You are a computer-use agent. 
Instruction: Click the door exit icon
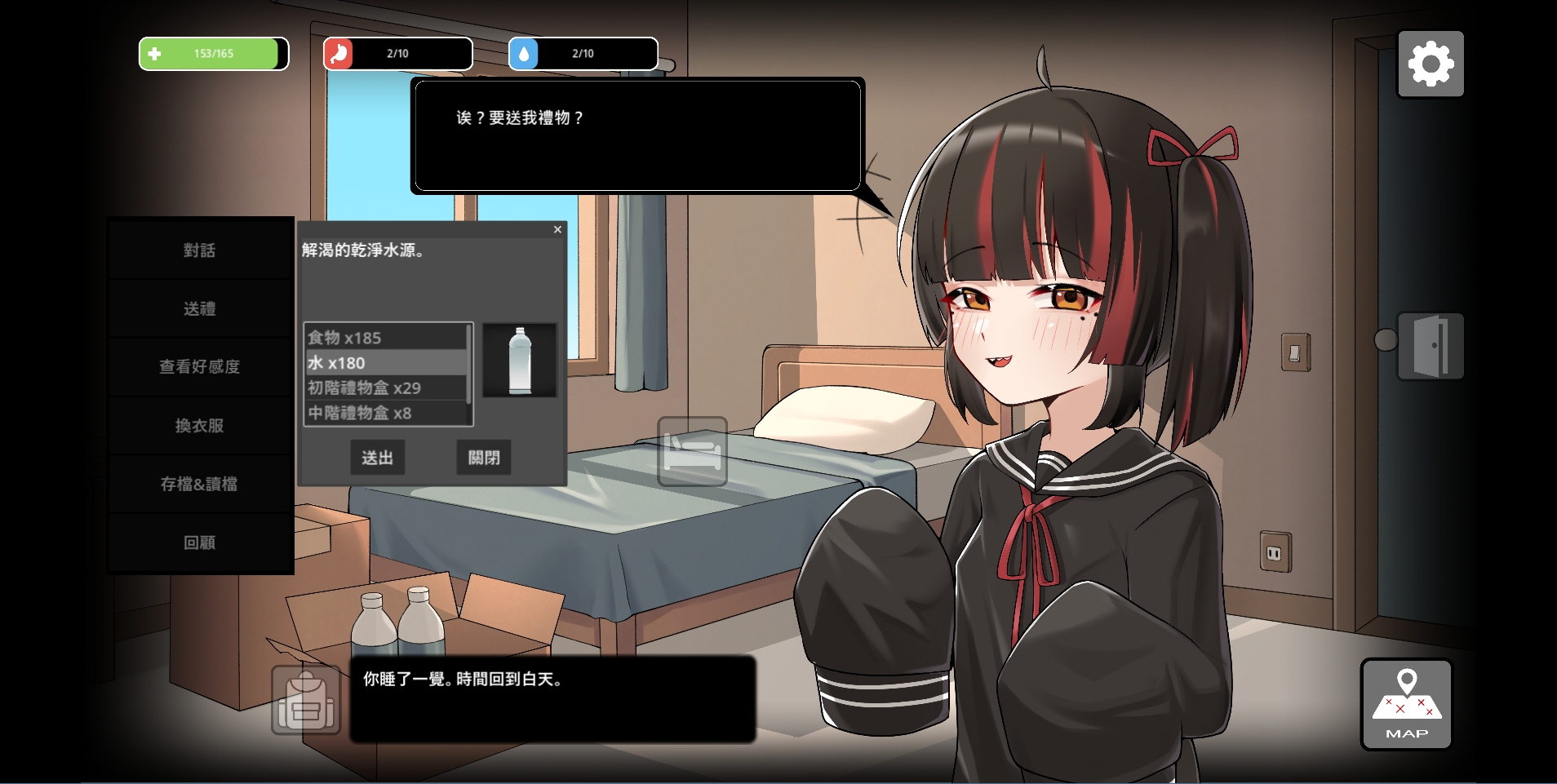pos(1431,346)
